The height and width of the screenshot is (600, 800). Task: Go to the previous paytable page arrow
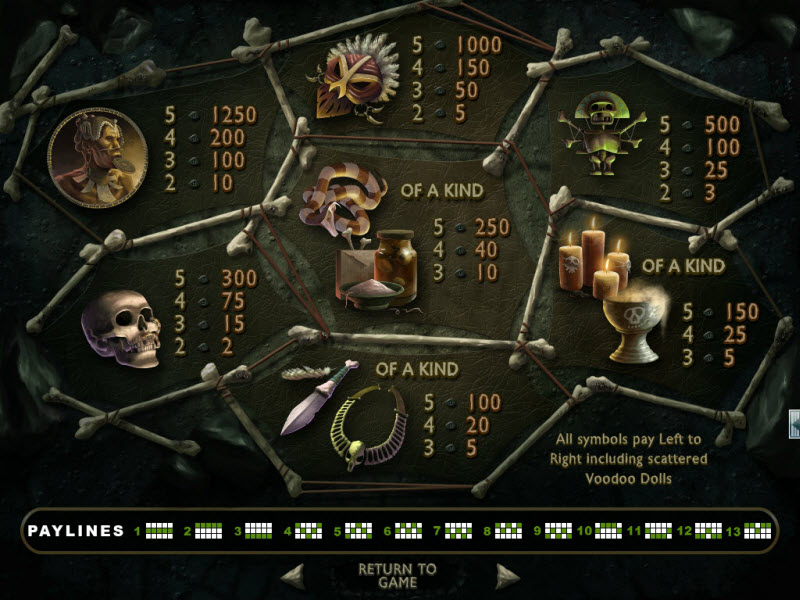[292, 576]
